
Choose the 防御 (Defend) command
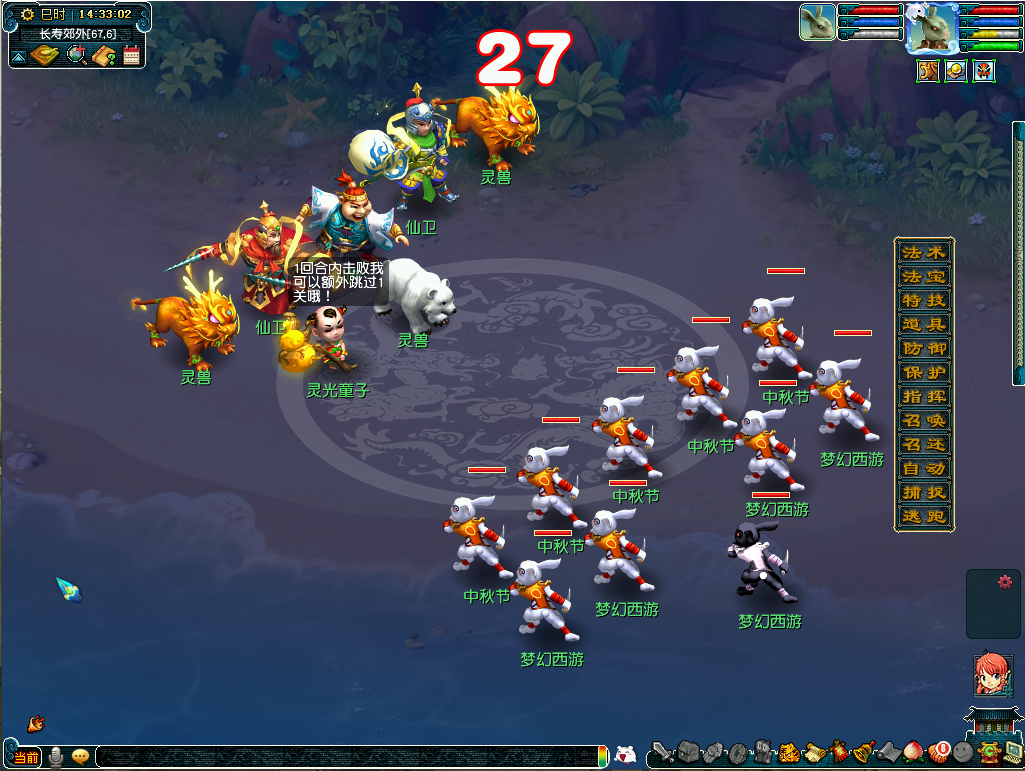tap(923, 348)
